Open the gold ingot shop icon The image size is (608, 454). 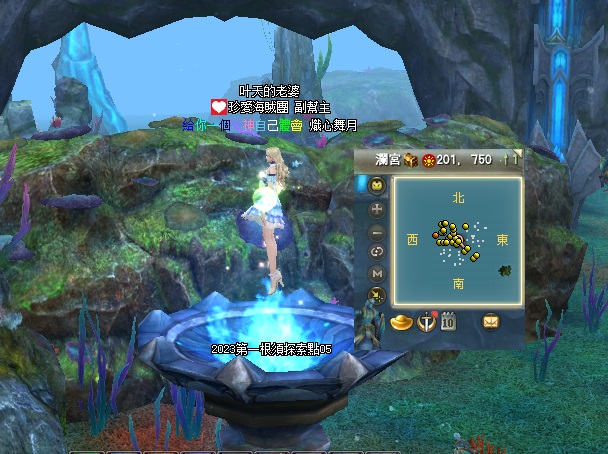pos(401,322)
